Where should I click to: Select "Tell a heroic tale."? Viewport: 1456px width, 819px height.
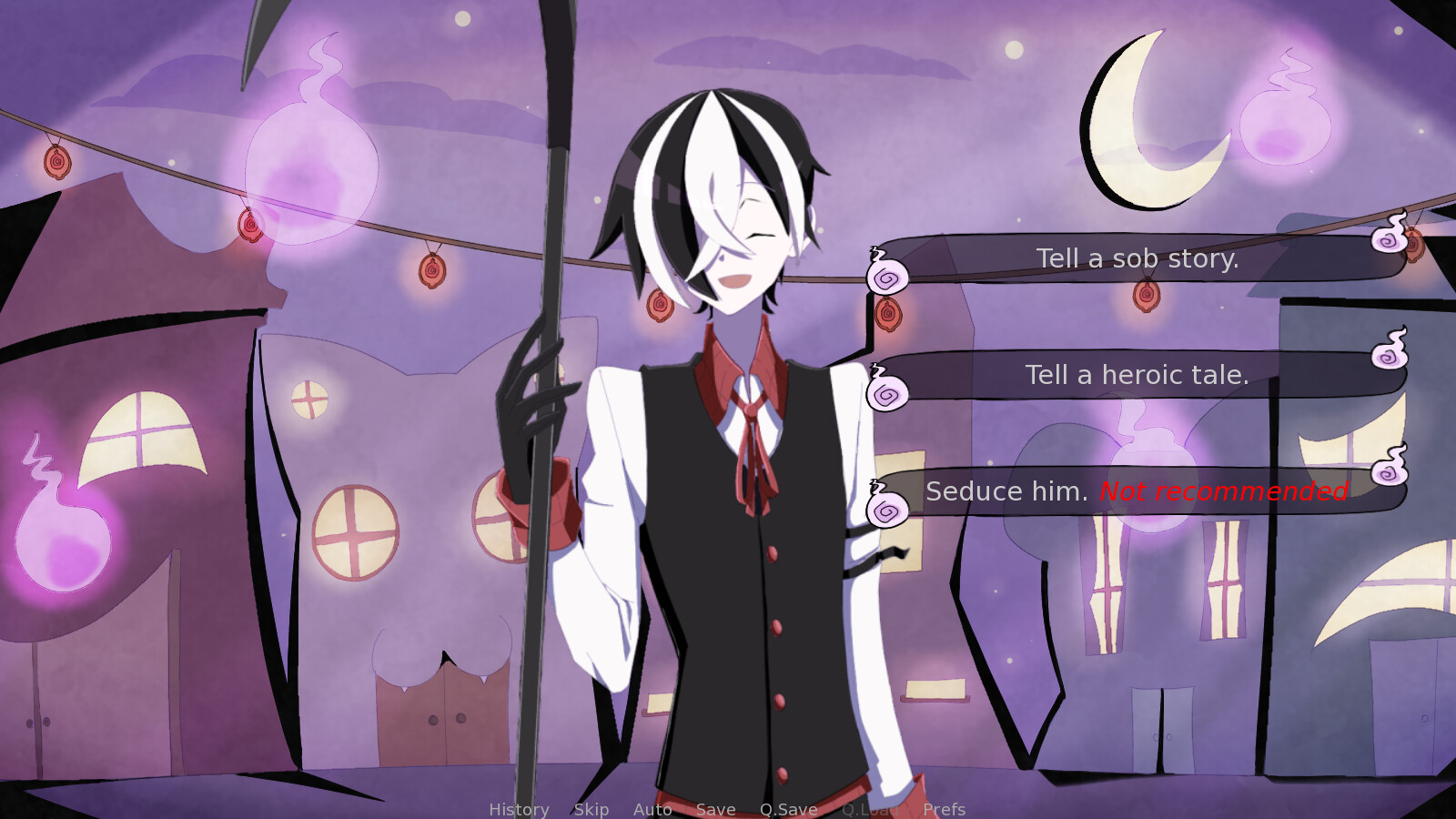[1137, 375]
